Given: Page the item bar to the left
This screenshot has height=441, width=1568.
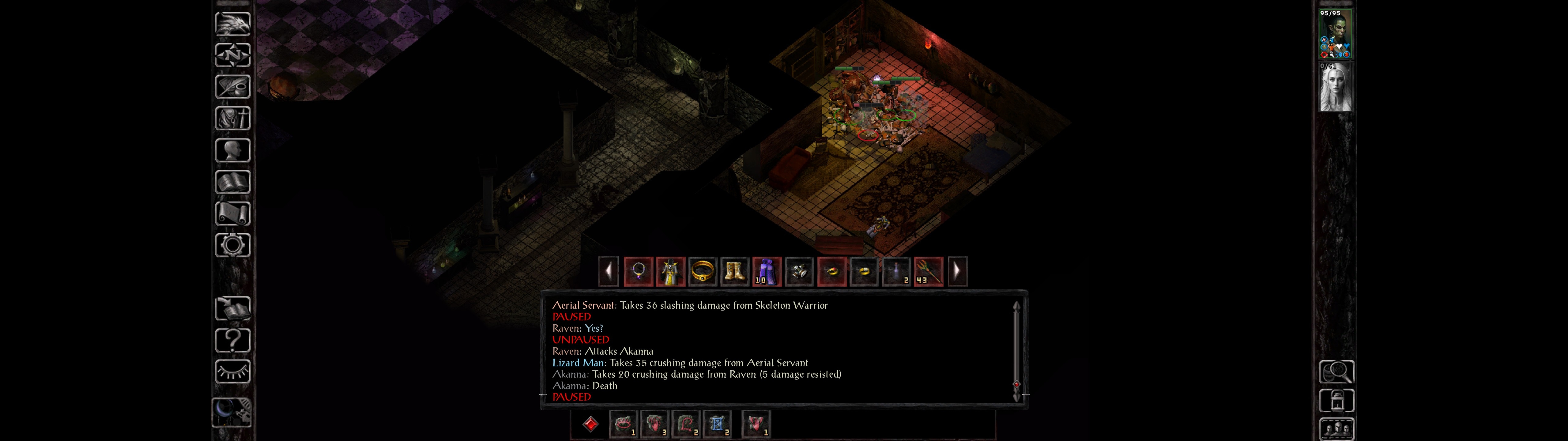Looking at the screenshot, I should (x=608, y=272).
